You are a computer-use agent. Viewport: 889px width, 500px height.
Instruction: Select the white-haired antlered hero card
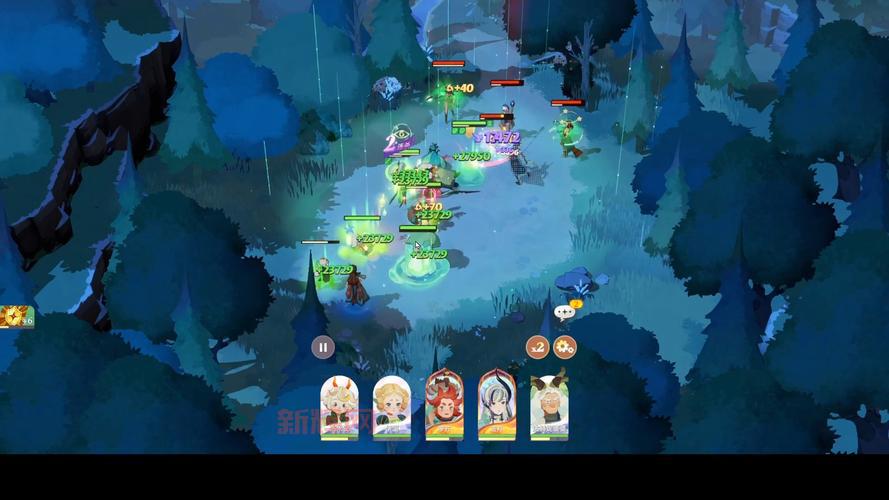pos(549,406)
